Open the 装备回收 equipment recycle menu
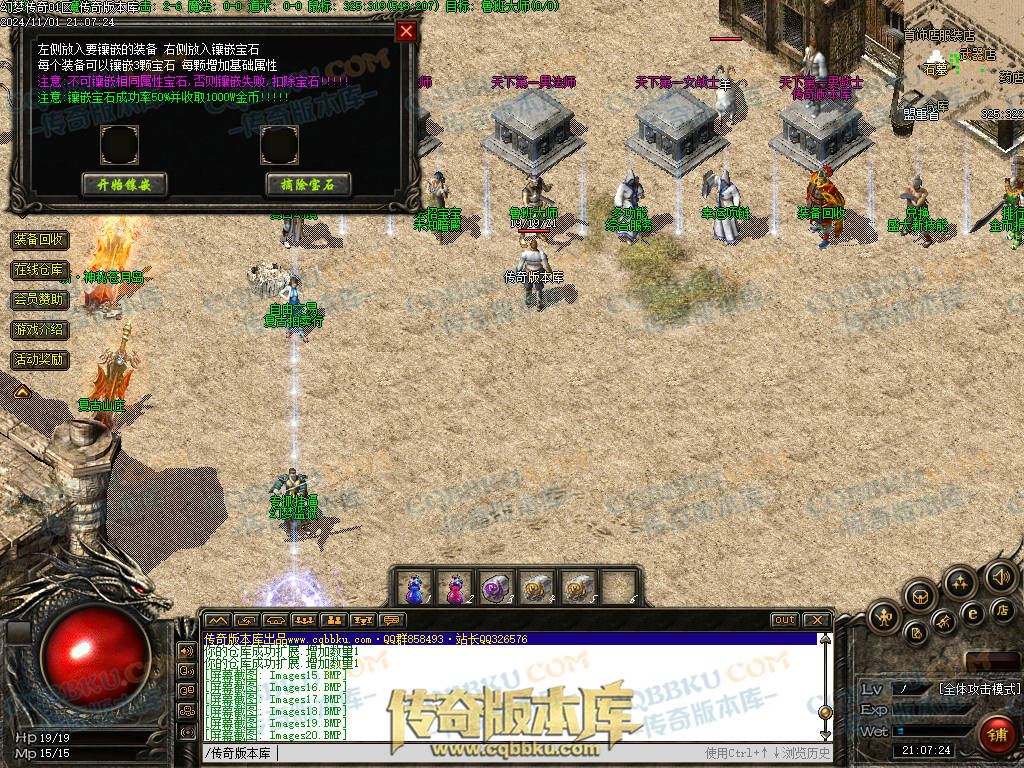 tap(39, 240)
